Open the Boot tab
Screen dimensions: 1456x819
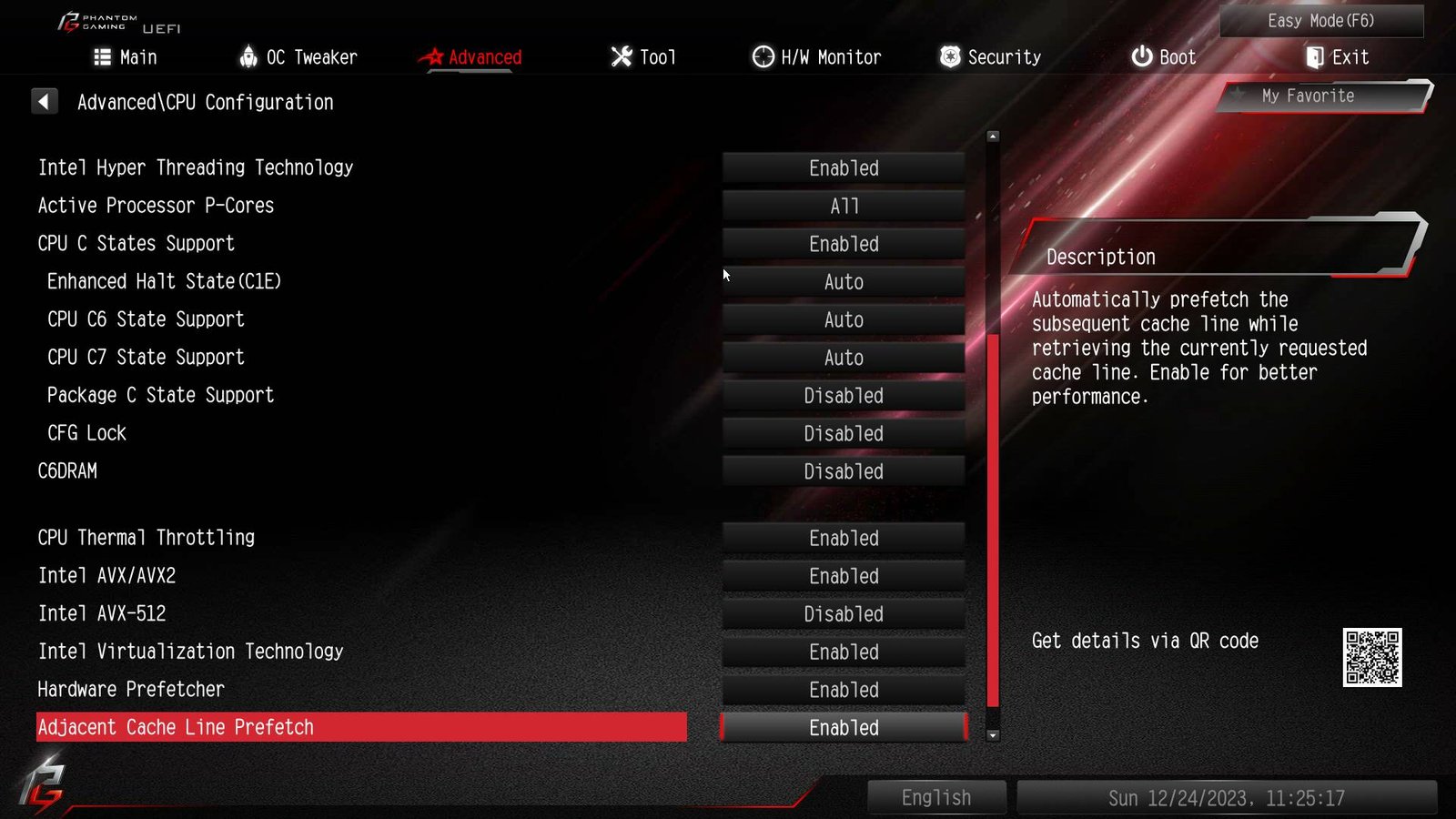click(1163, 57)
